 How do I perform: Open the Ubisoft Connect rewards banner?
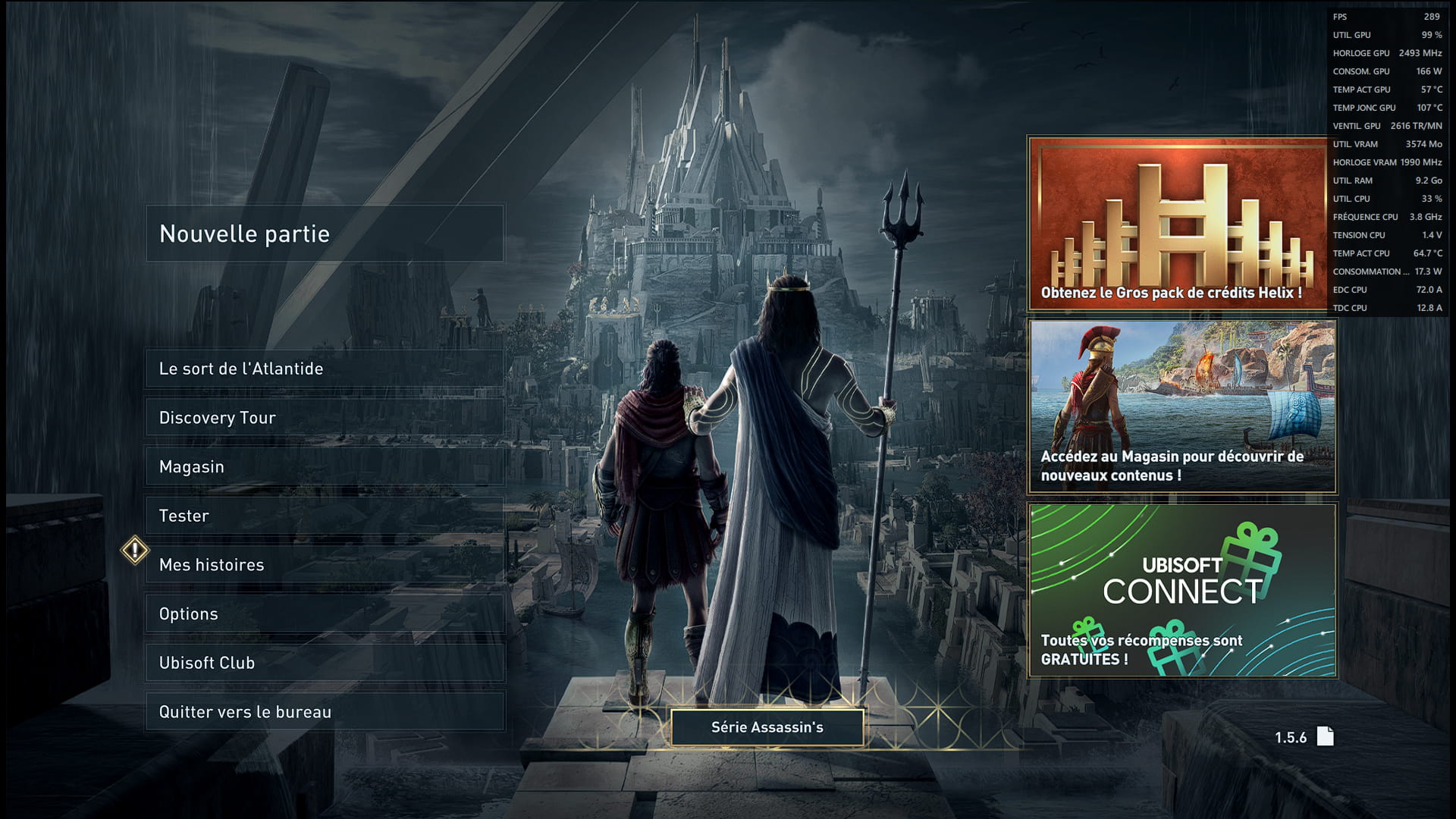(1182, 590)
